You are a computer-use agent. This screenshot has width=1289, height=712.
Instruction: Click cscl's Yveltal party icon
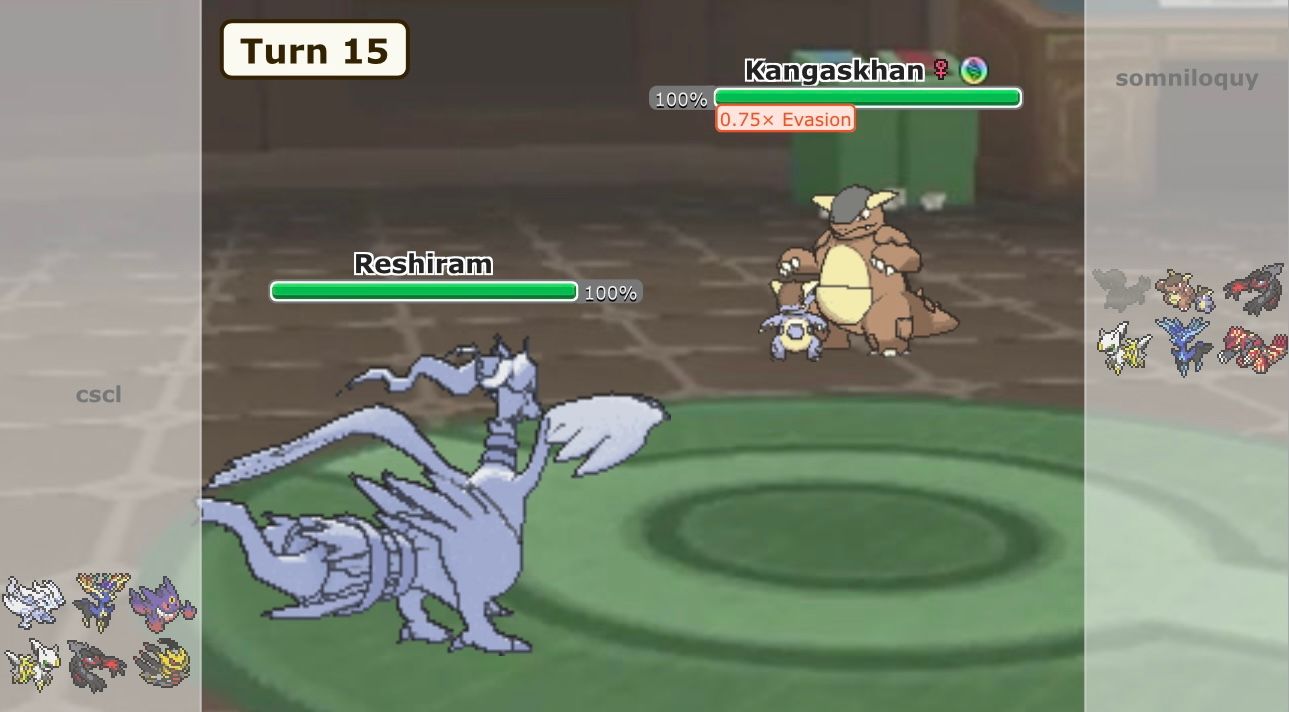[98, 664]
